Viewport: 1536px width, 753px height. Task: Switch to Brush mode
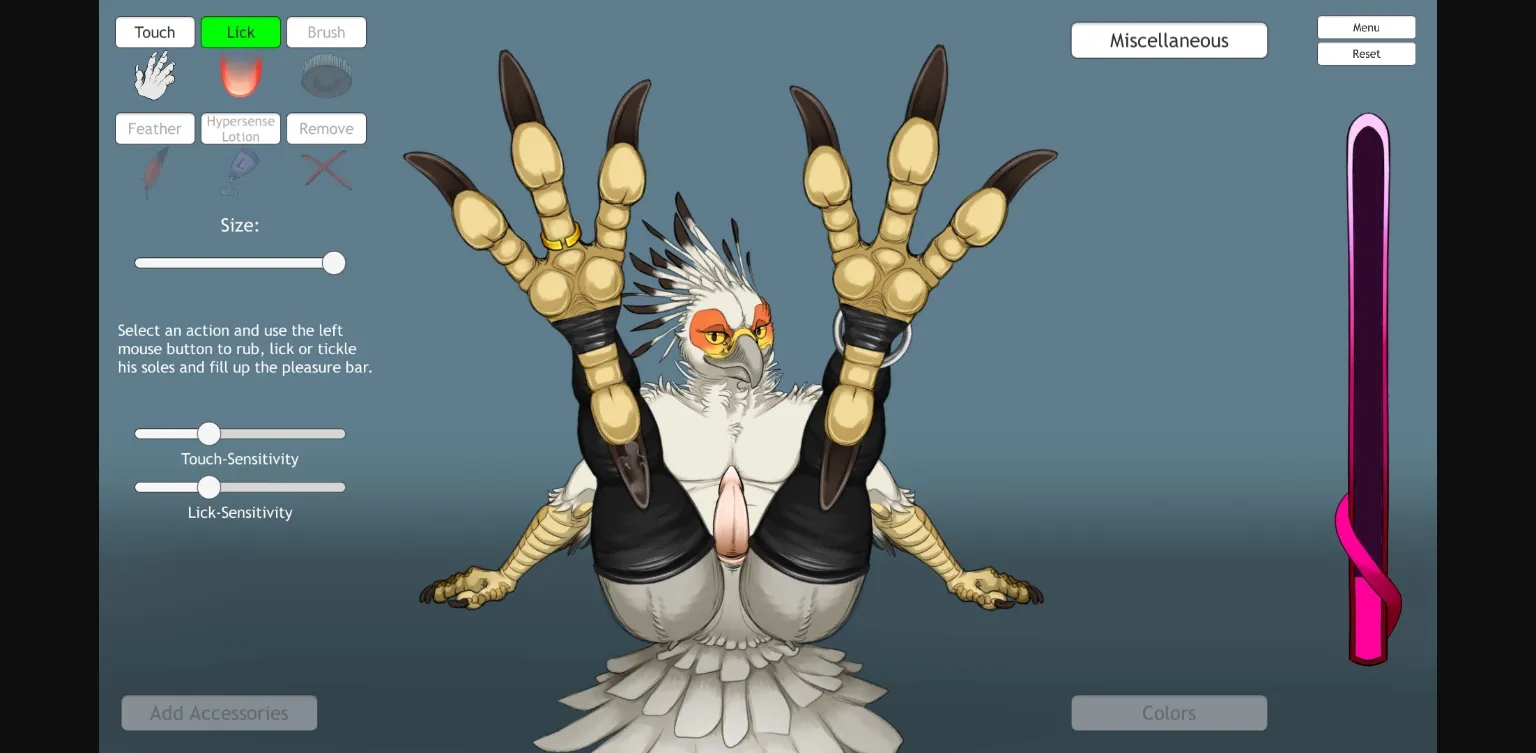pyautogui.click(x=326, y=31)
